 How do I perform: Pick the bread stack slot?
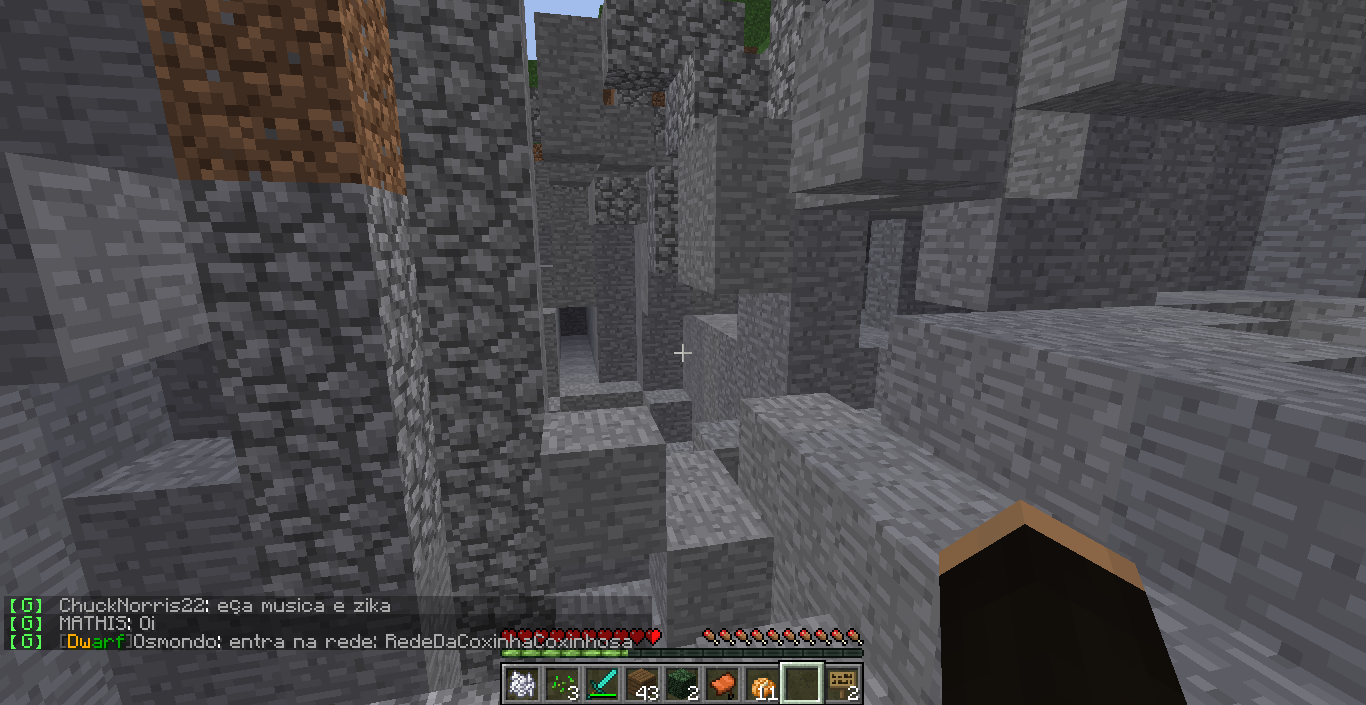click(762, 684)
